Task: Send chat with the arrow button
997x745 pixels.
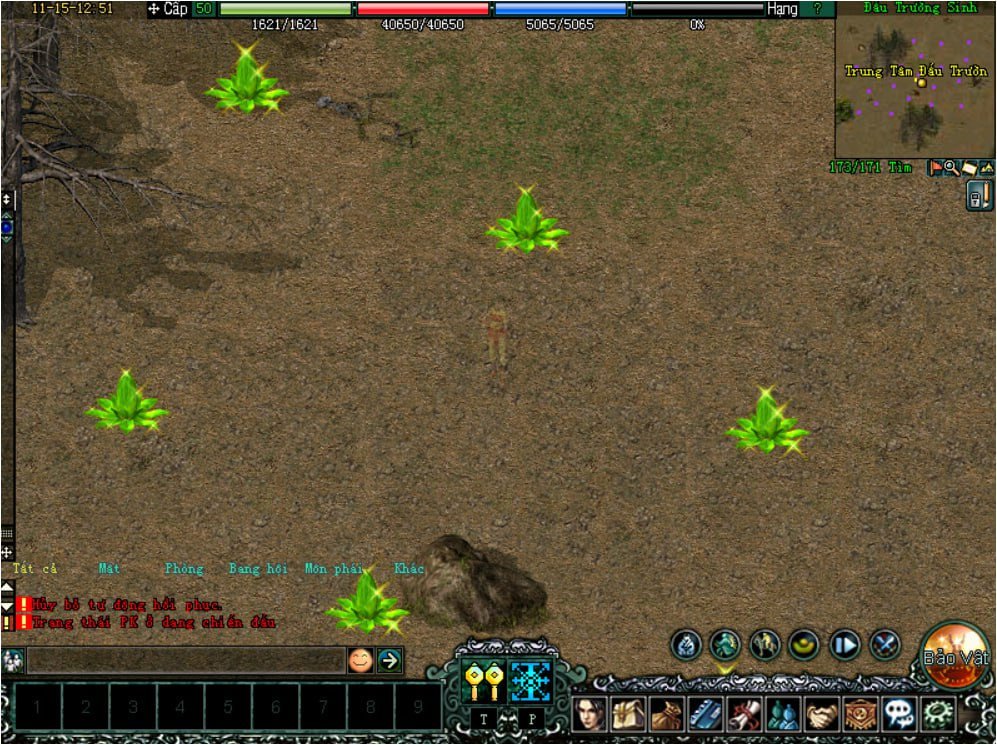Action: tap(389, 660)
